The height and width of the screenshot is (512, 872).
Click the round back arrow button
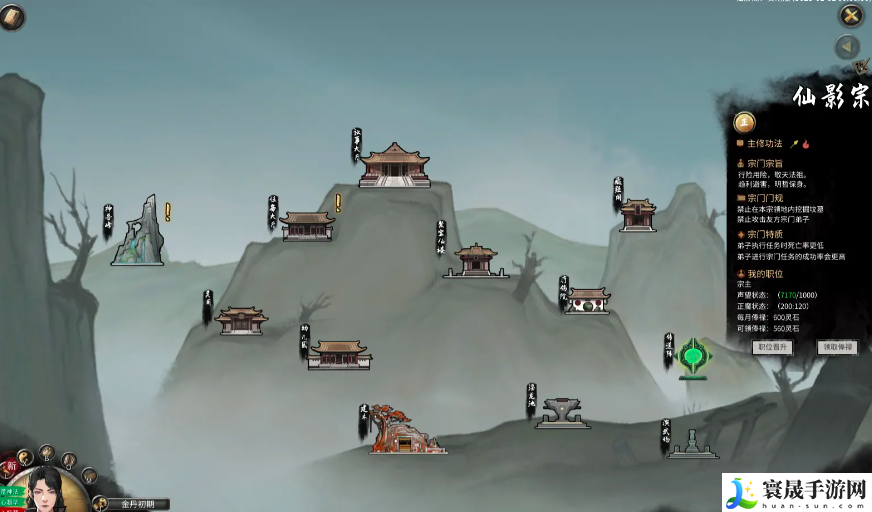[x=848, y=47]
